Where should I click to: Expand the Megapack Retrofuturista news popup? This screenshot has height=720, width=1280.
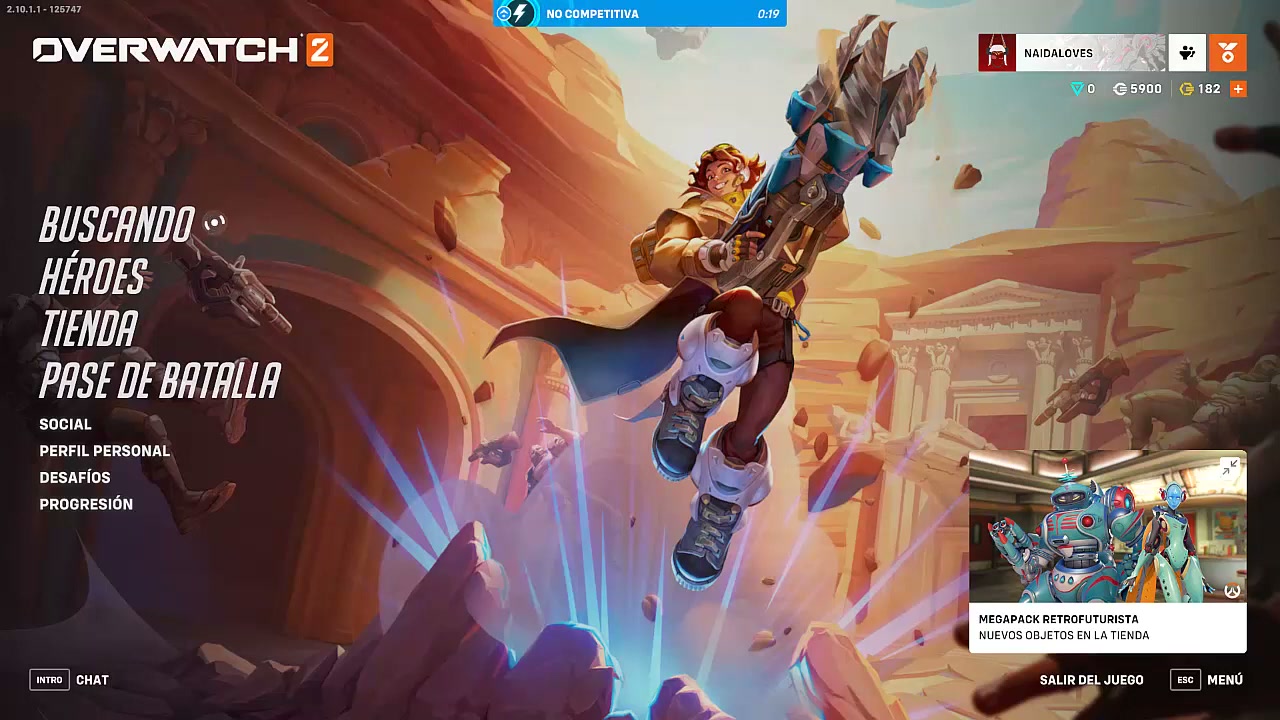tap(1230, 467)
